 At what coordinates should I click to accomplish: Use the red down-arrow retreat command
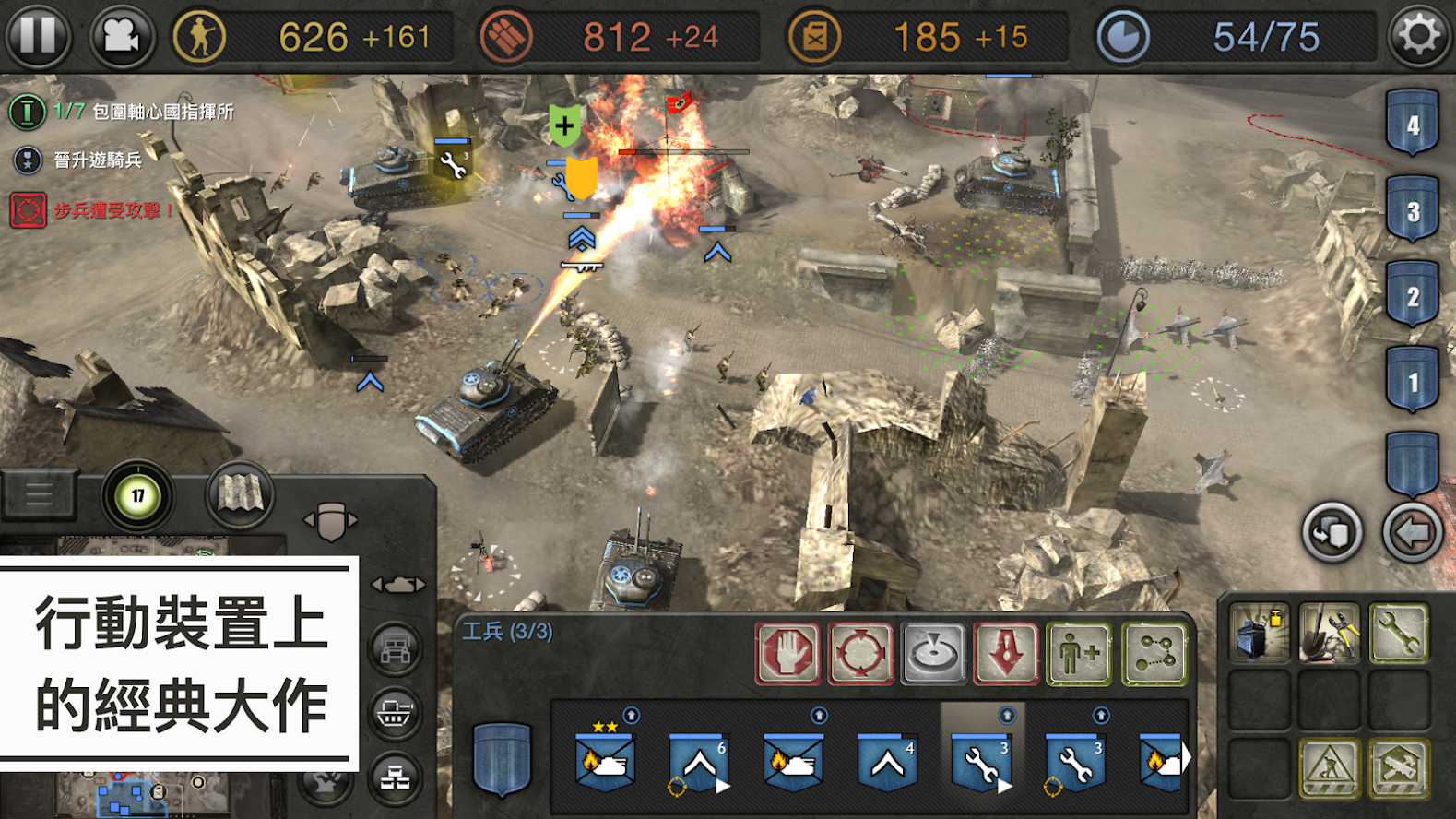[1006, 653]
